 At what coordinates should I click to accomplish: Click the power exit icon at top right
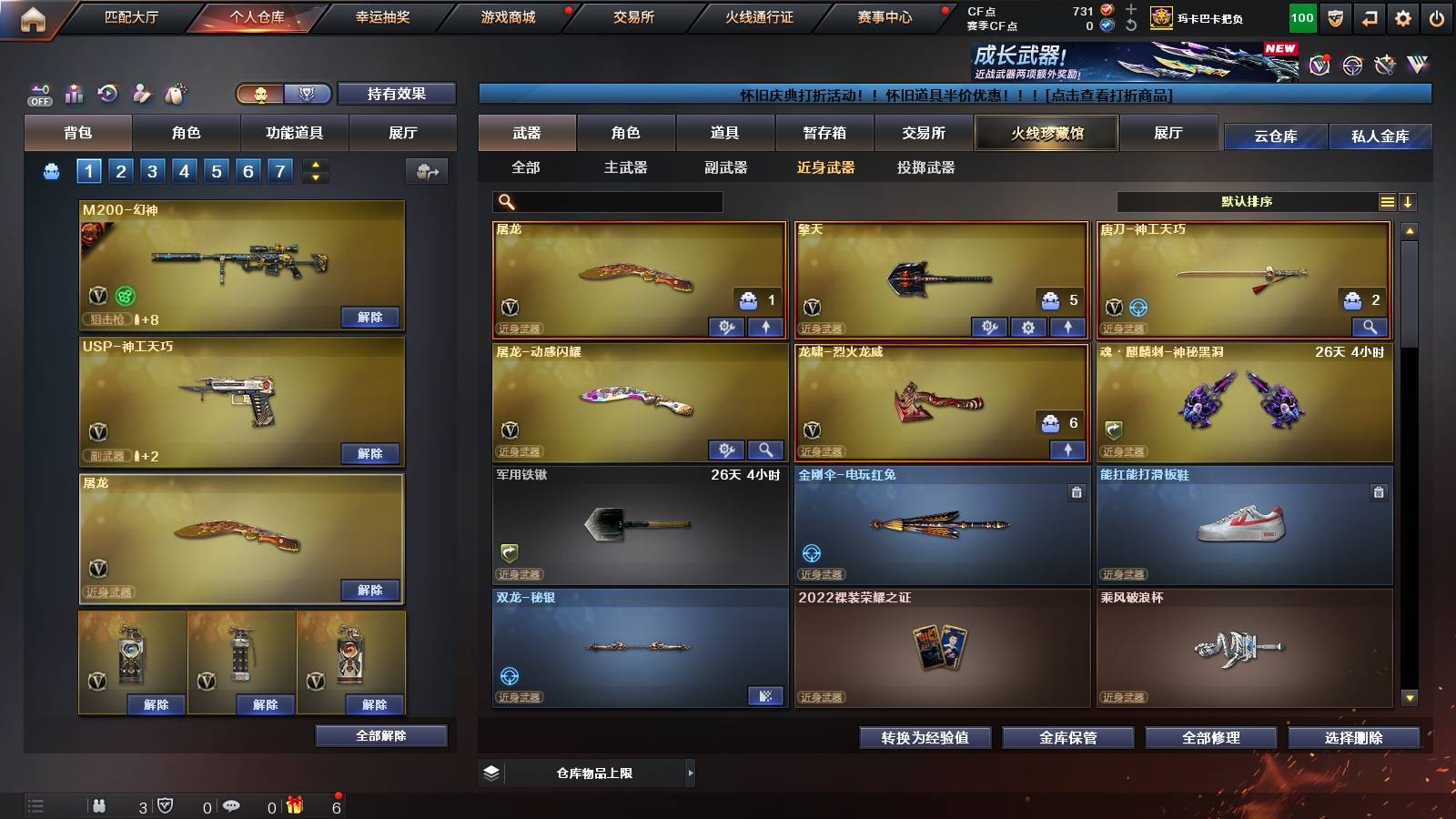click(x=1438, y=16)
